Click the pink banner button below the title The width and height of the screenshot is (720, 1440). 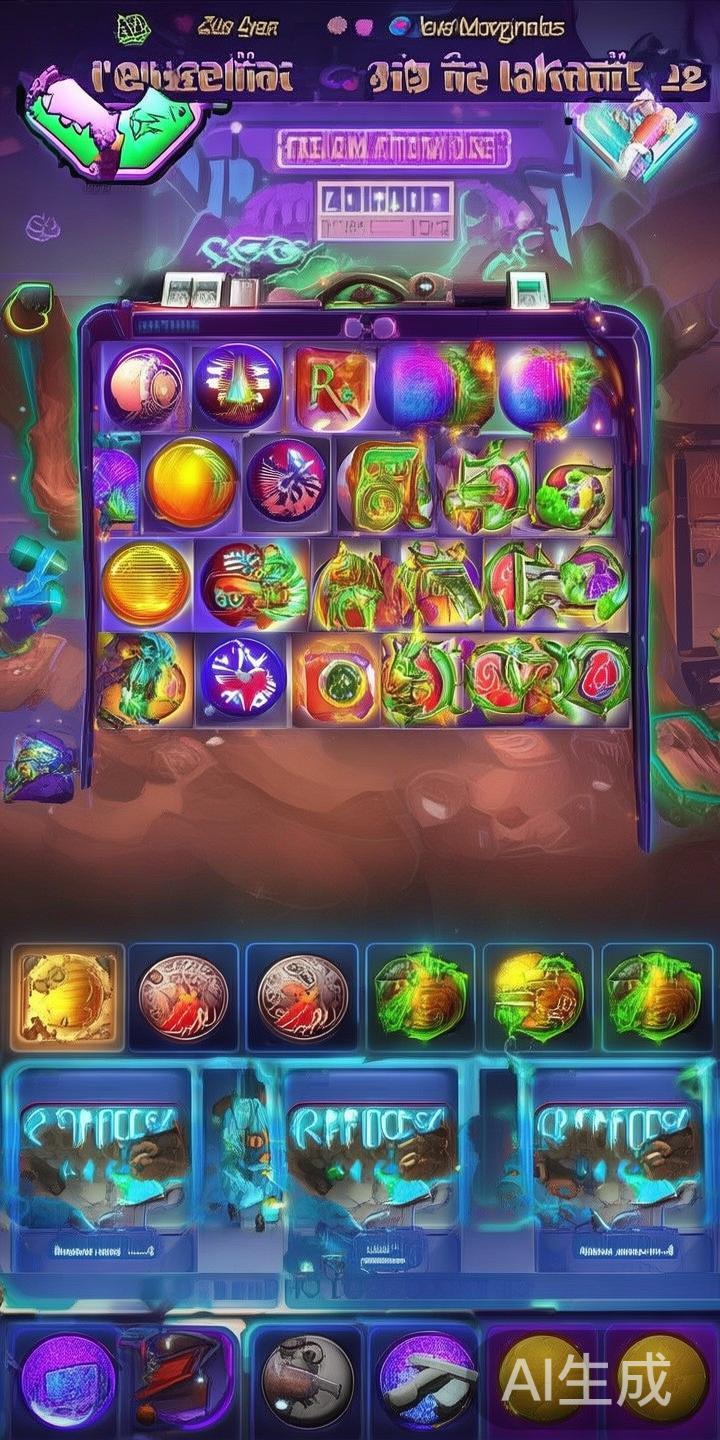pos(392,148)
